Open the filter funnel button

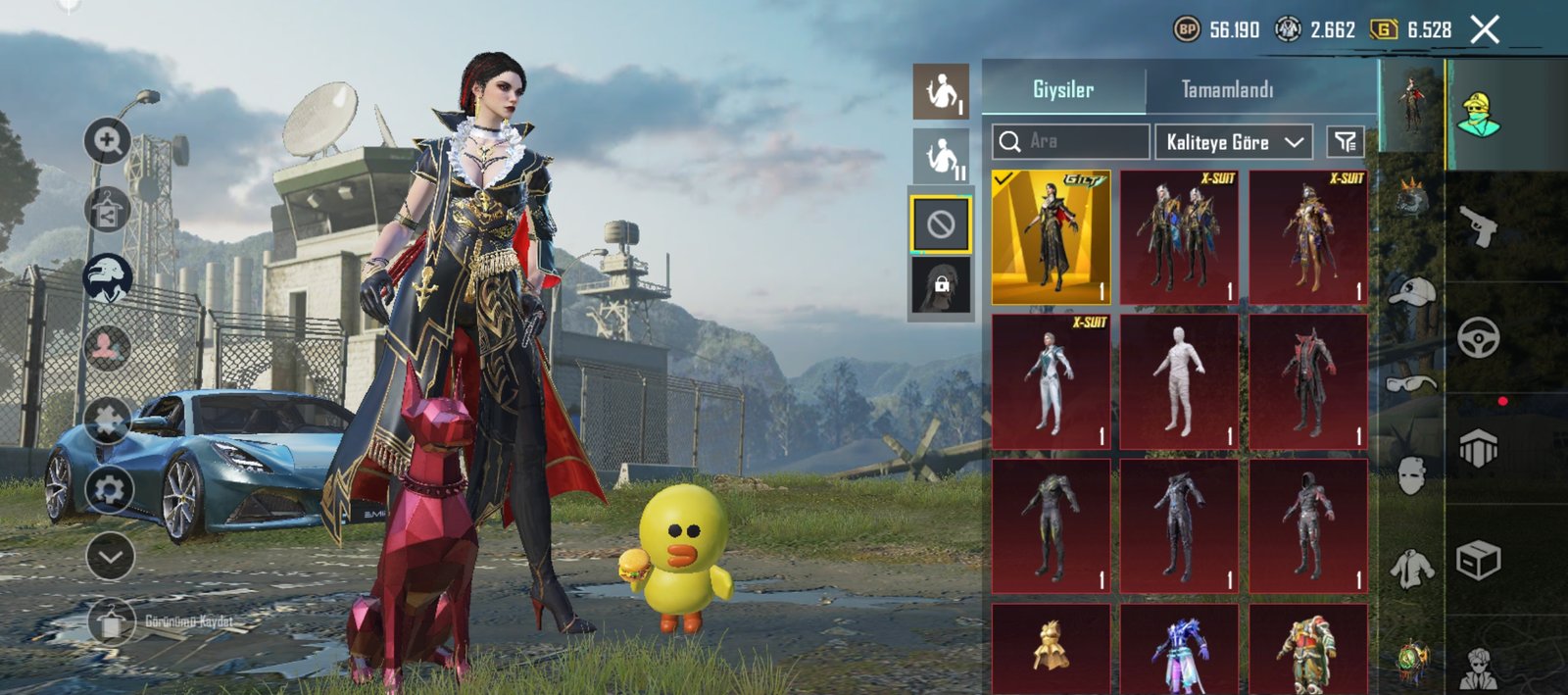(1345, 142)
